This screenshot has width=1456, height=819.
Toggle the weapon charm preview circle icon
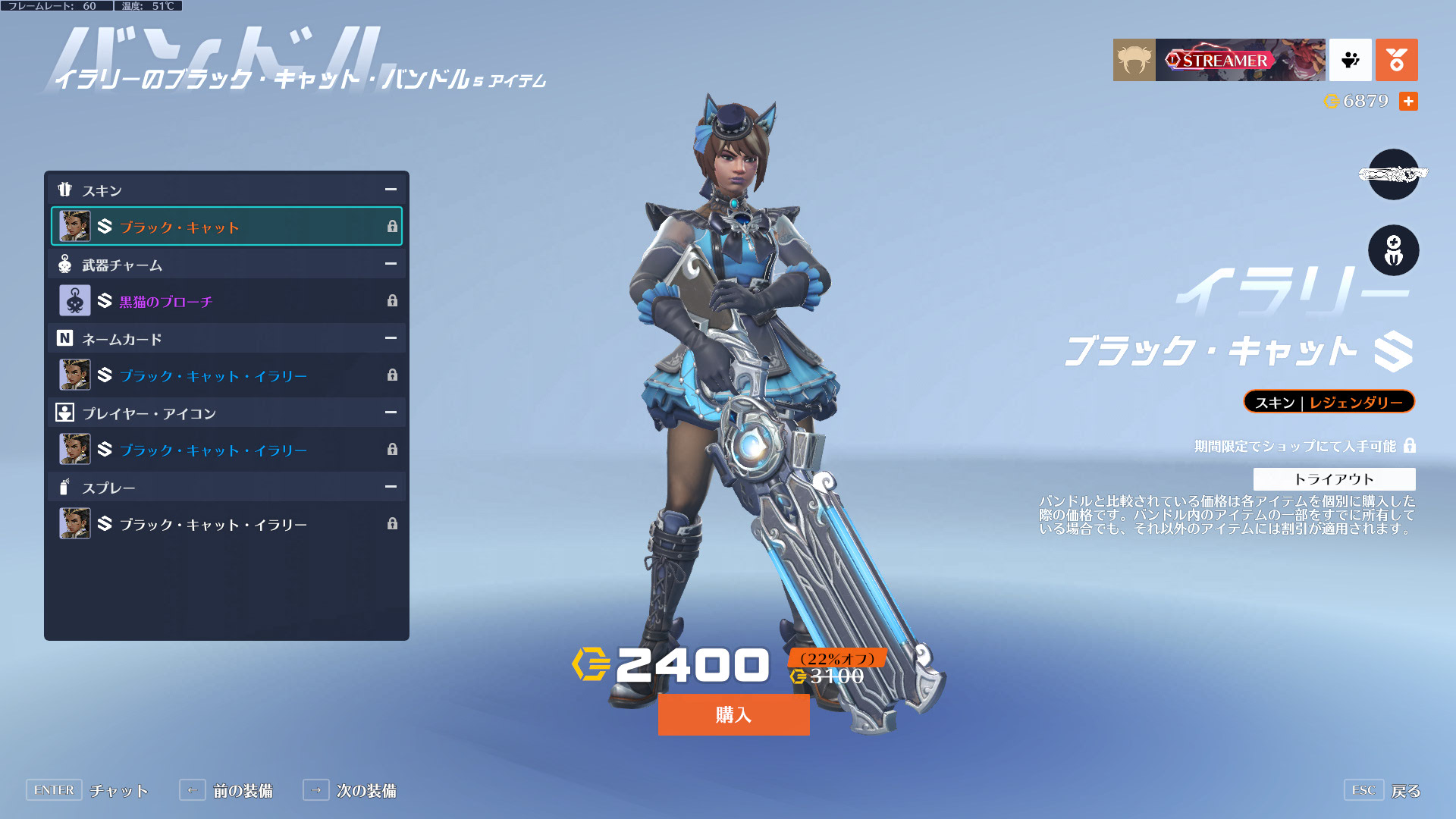(x=1393, y=250)
